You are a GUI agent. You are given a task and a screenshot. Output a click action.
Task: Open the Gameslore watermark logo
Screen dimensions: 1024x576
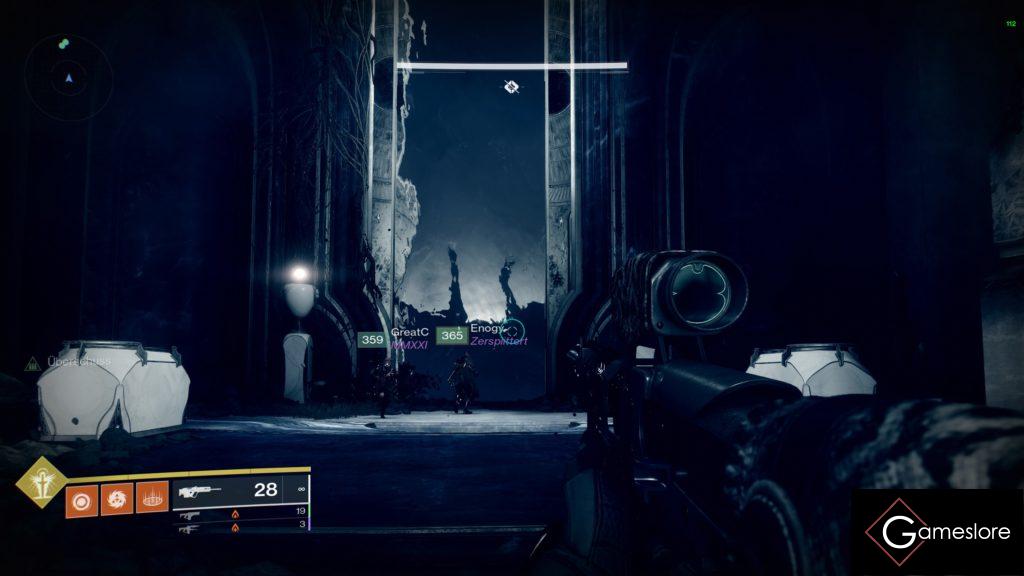pyautogui.click(x=936, y=532)
